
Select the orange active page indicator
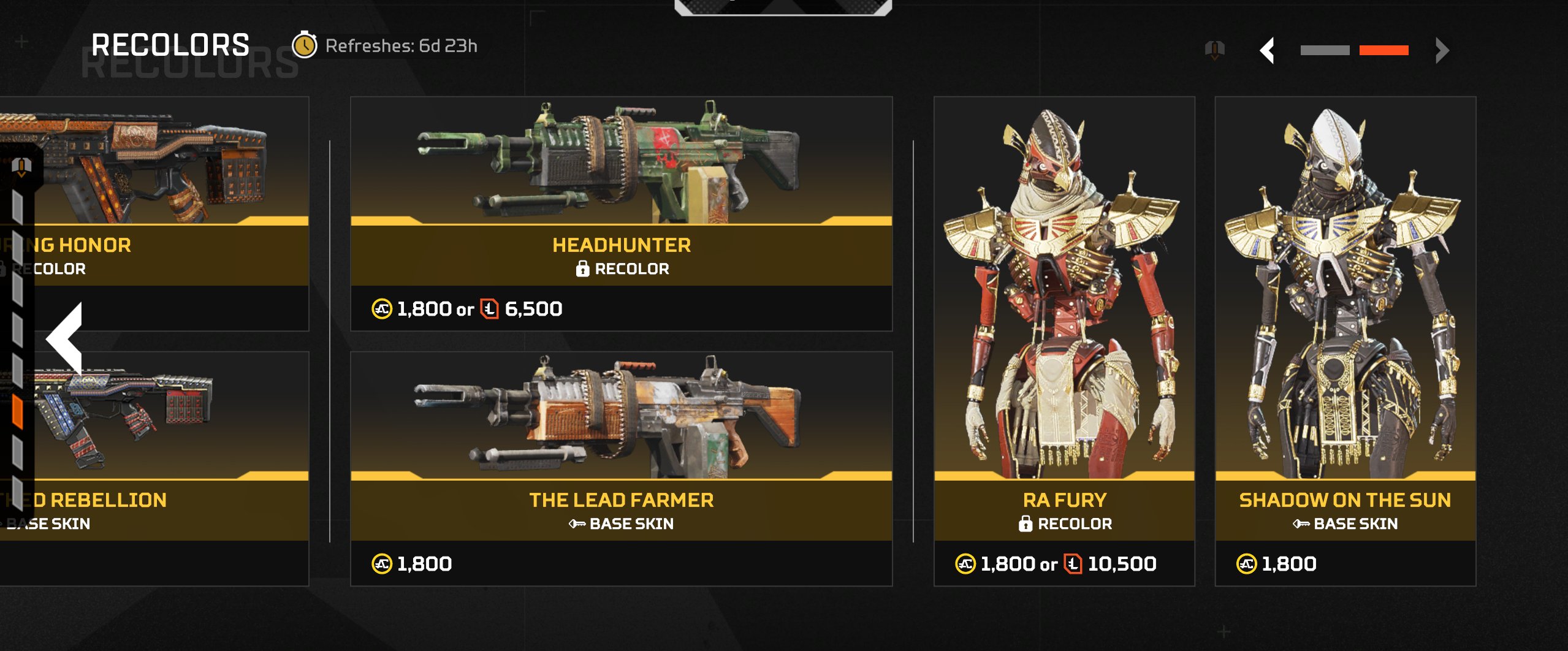(1383, 50)
